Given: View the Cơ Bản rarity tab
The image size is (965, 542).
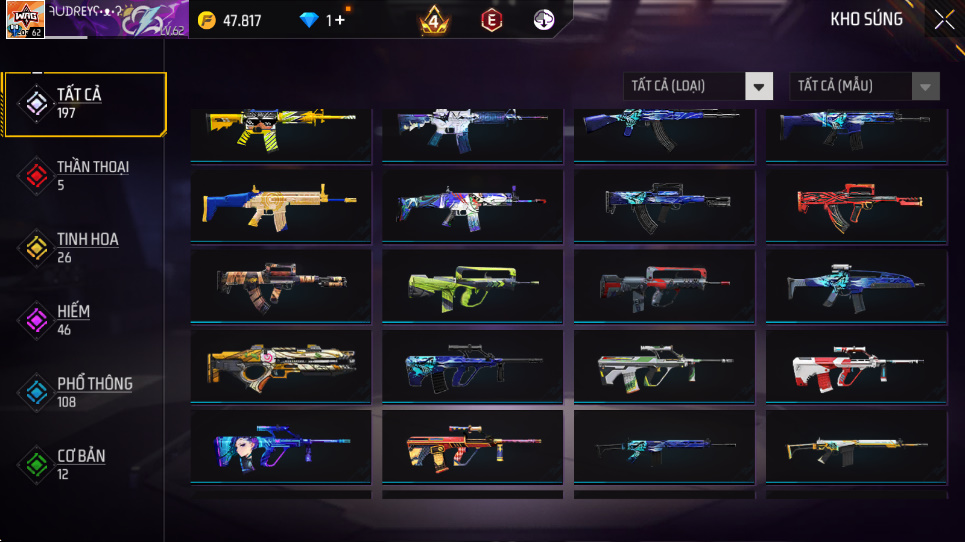Looking at the screenshot, I should click(84, 463).
